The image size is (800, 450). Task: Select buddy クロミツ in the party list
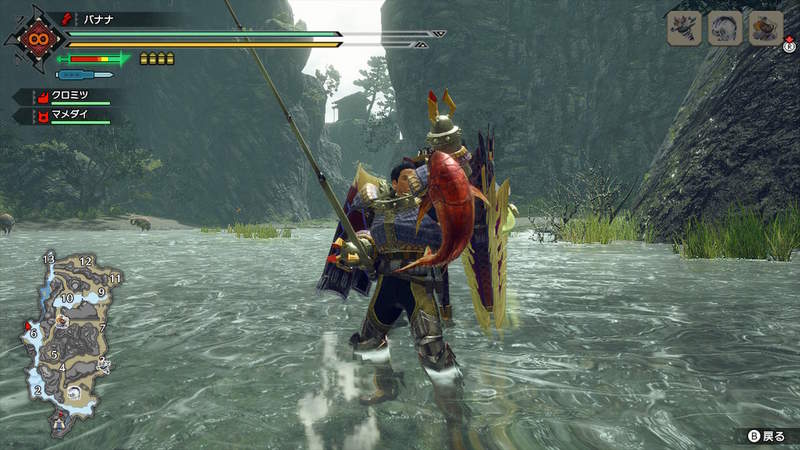click(68, 97)
